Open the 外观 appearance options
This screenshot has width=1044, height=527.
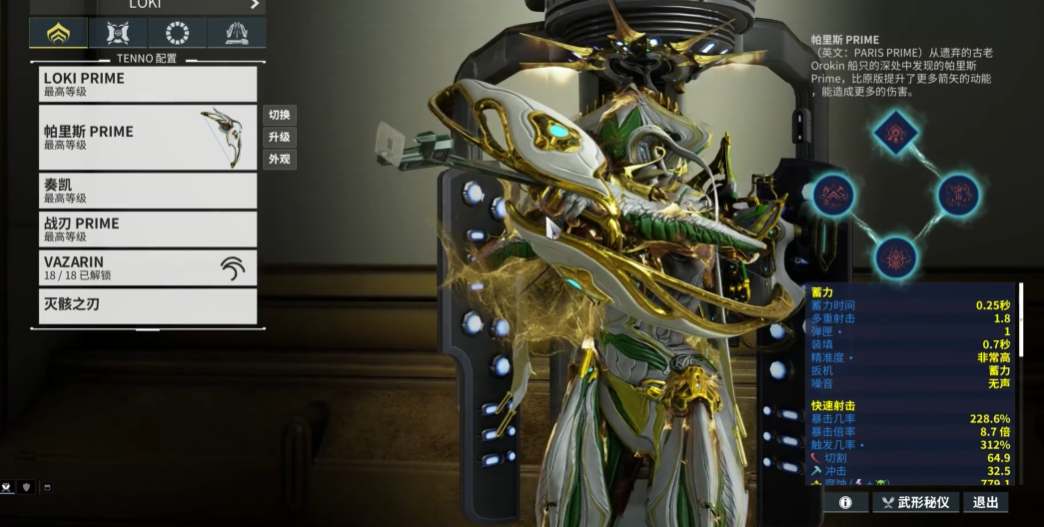click(x=279, y=159)
